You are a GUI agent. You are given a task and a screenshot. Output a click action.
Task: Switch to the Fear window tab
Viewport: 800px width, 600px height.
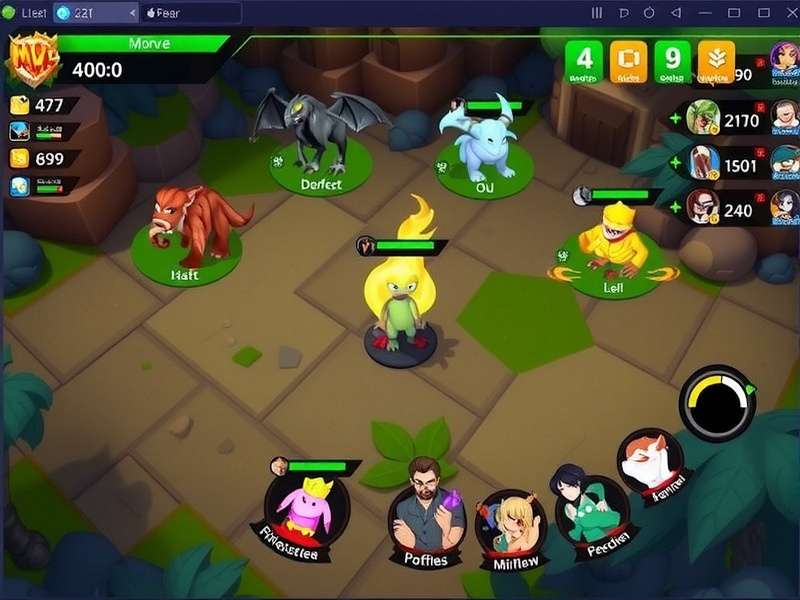[190, 13]
